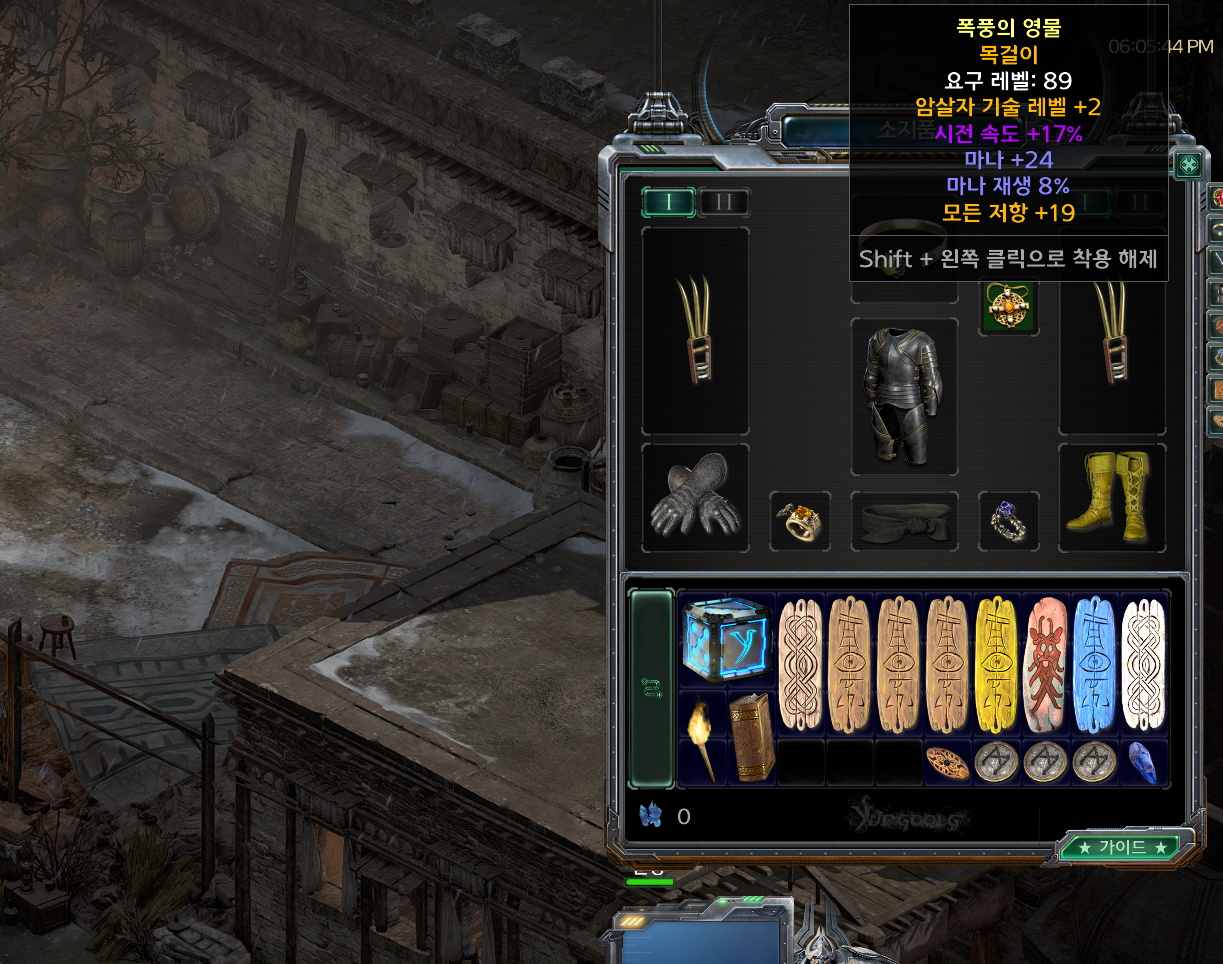Select the yellow boots slot
1223x964 pixels.
pyautogui.click(x=1112, y=498)
